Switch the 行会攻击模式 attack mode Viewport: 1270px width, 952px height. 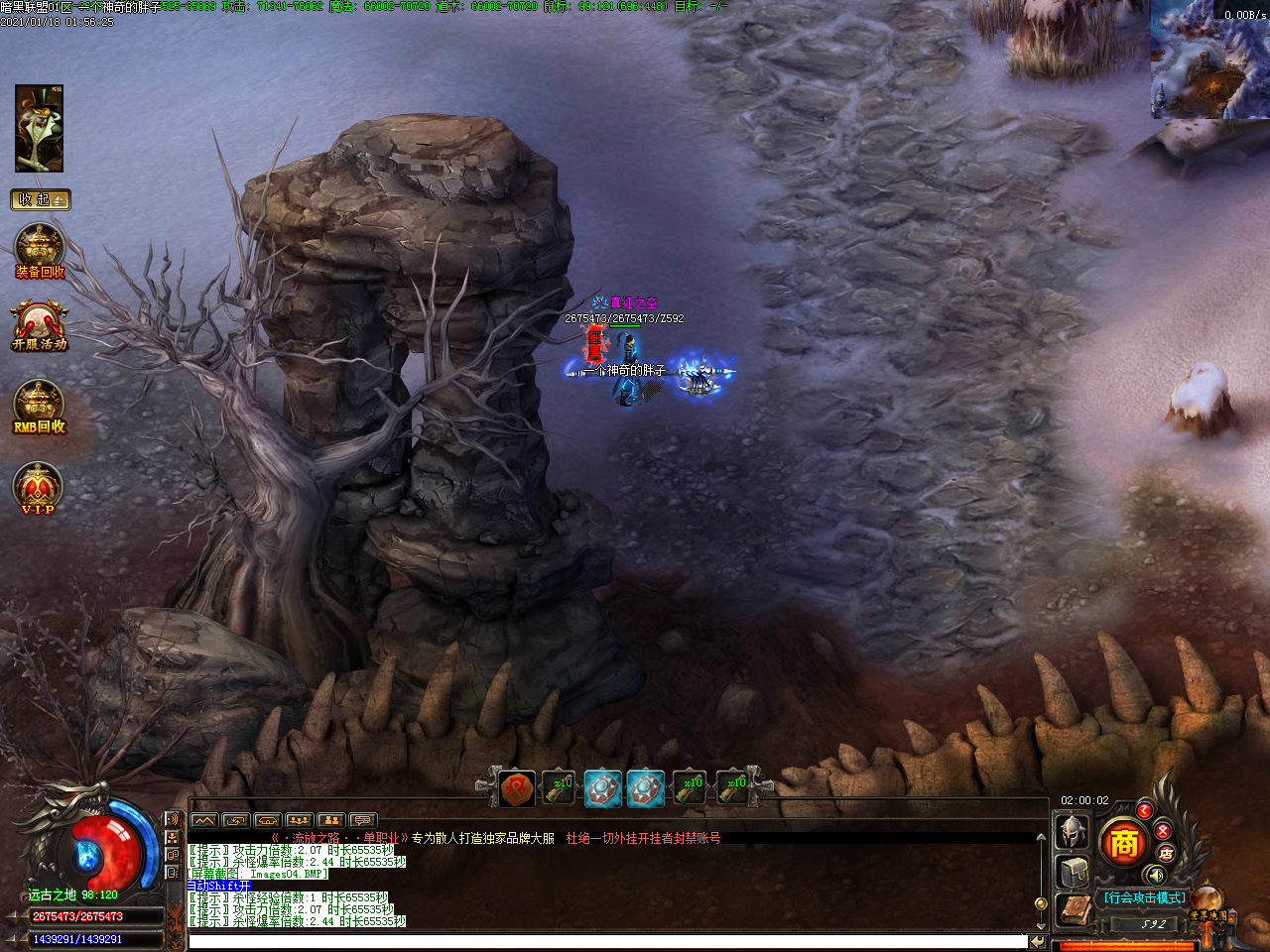1144,897
